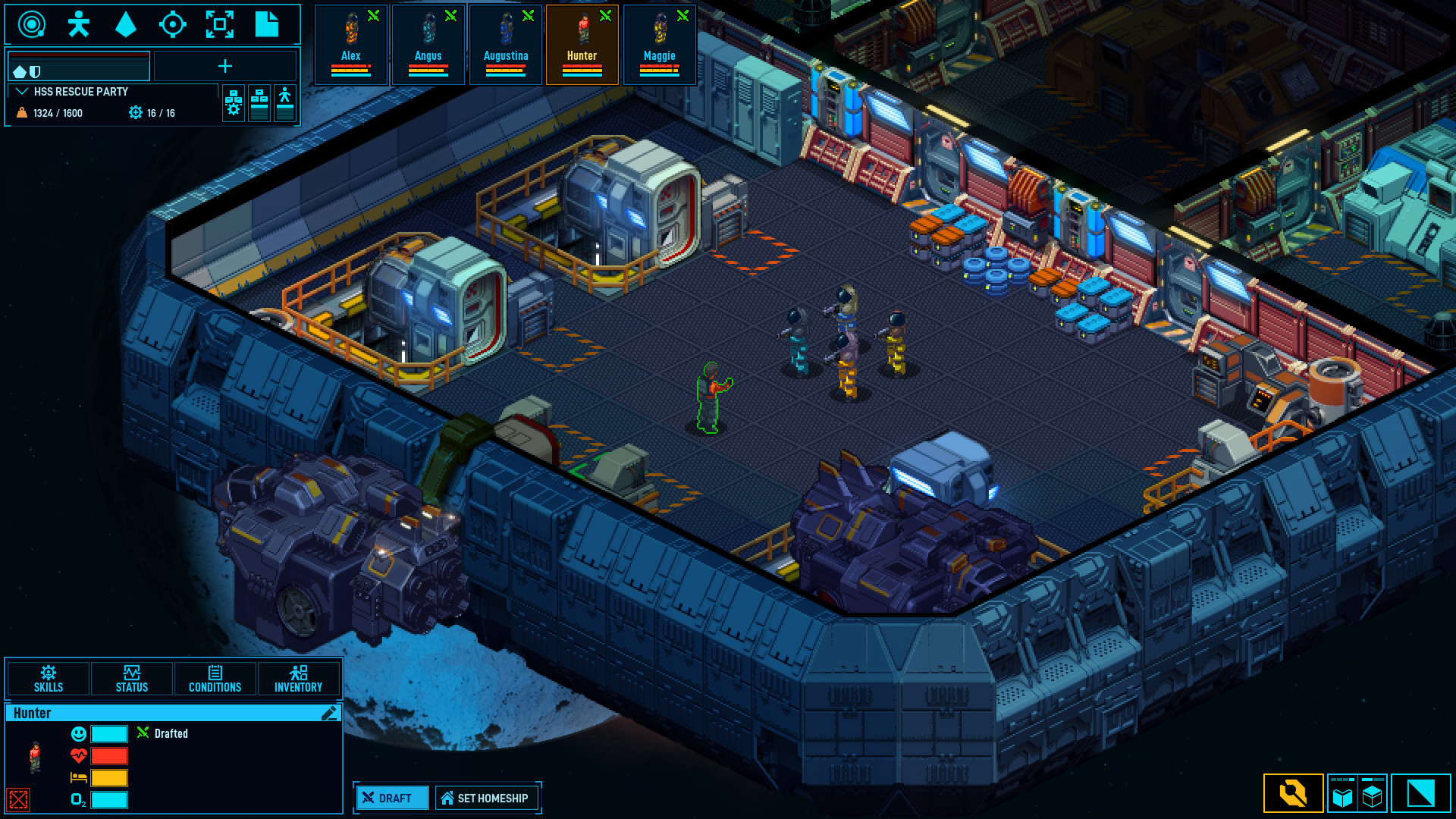Select the yellow build wrench tool

1294,794
